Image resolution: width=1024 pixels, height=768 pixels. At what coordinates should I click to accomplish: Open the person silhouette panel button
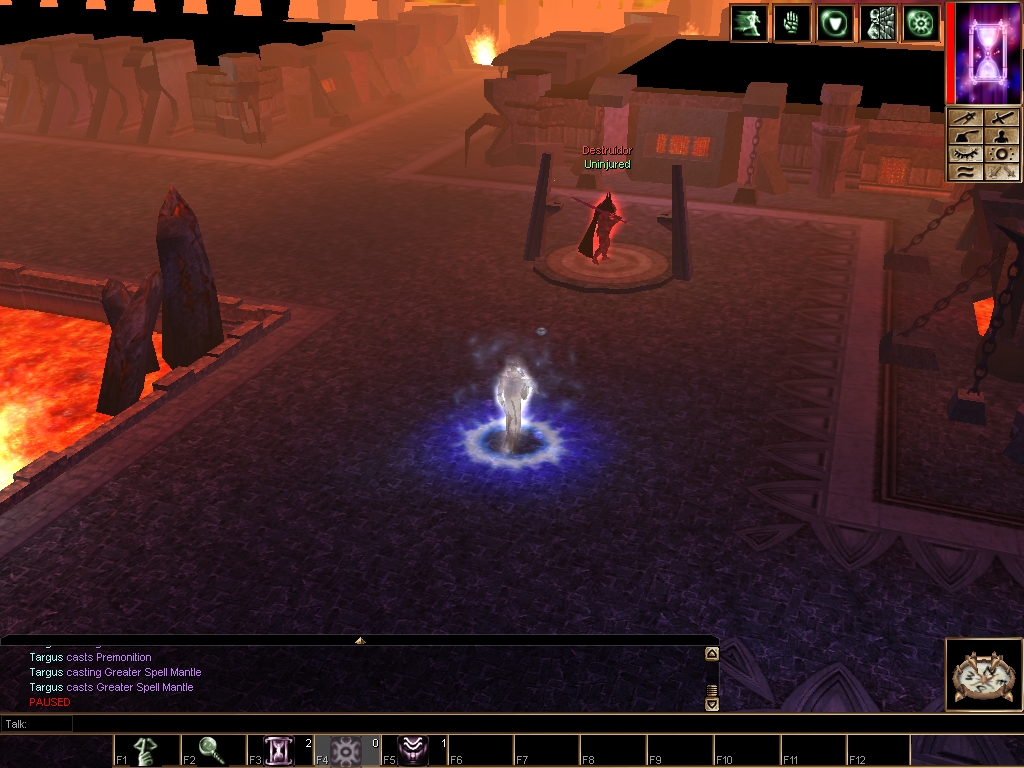pyautogui.click(x=1001, y=137)
